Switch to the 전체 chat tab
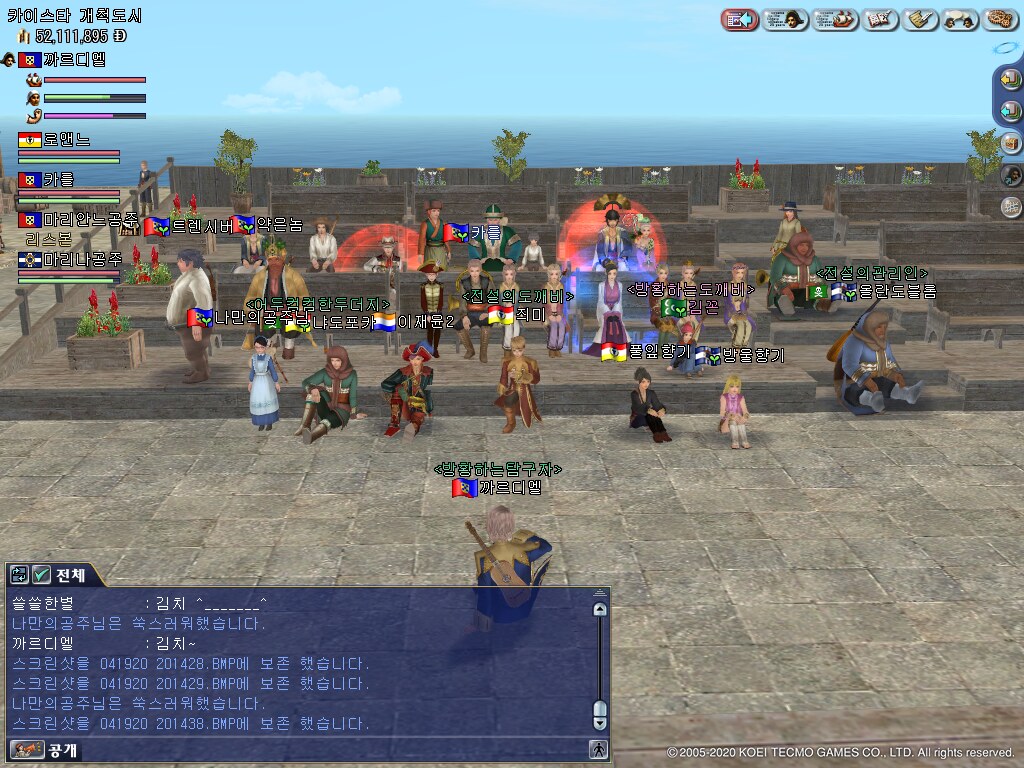The height and width of the screenshot is (768, 1024). [70, 575]
